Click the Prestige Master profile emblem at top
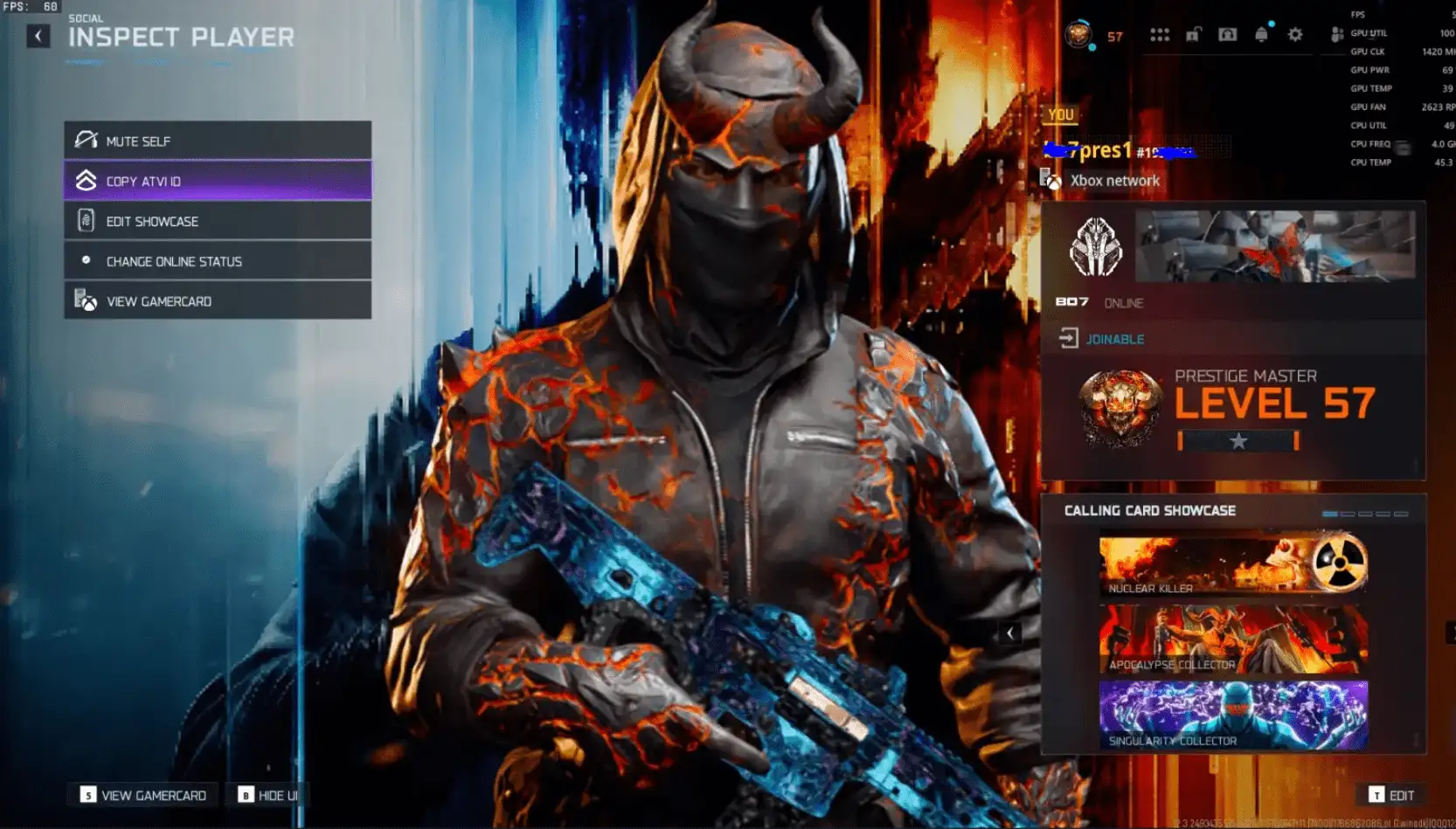This screenshot has width=1456, height=829. (x=1078, y=35)
